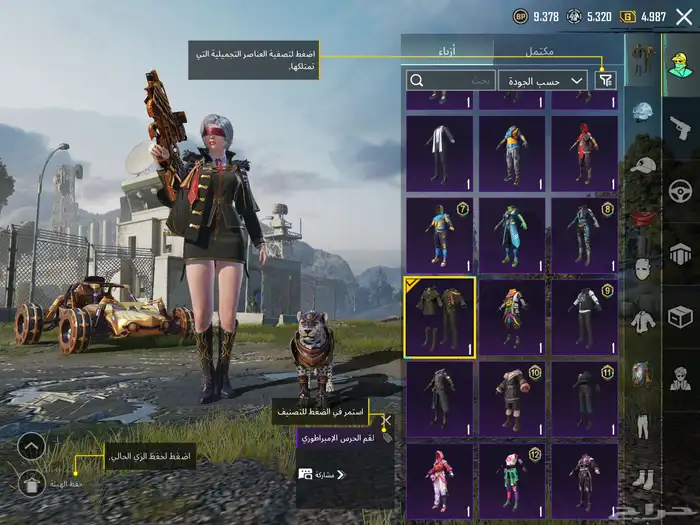Select the white lab coat outfit
700x525 pixels.
[x=440, y=153]
